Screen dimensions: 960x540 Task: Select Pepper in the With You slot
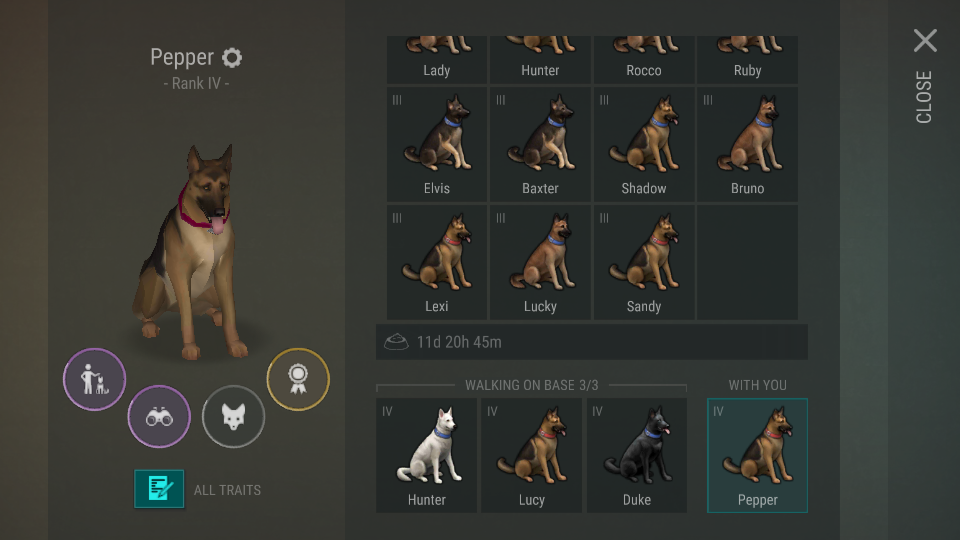pos(757,455)
